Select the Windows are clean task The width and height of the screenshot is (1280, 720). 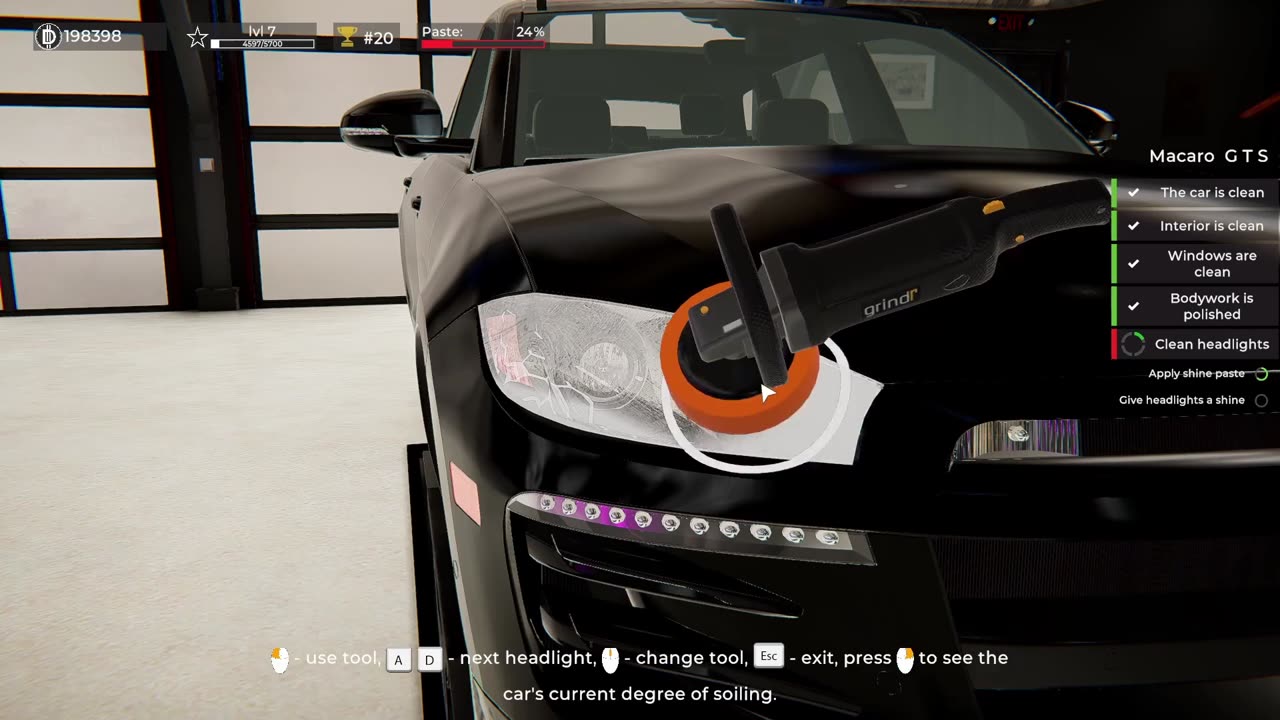1211,264
